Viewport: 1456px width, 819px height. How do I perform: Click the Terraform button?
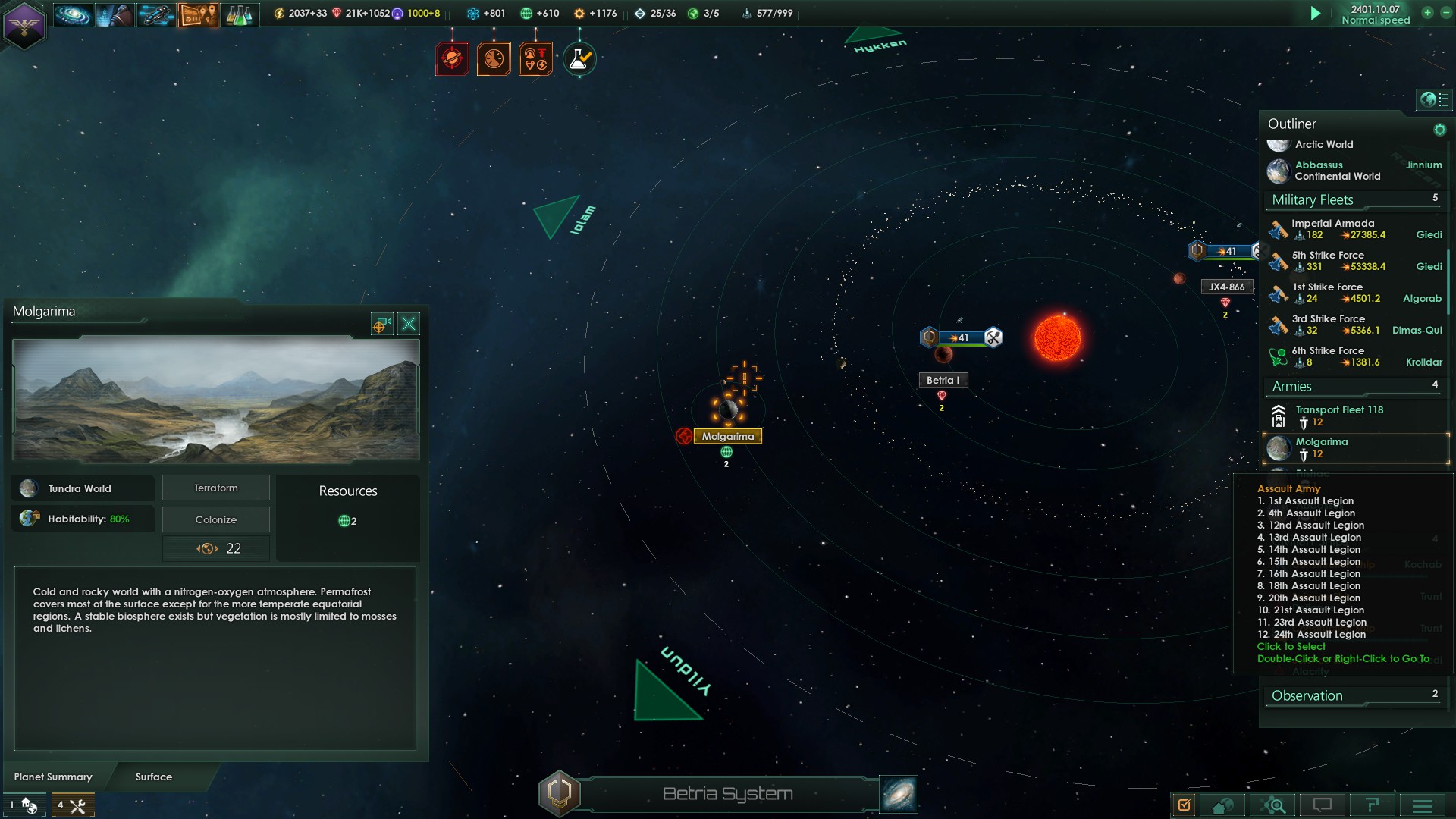click(x=216, y=488)
